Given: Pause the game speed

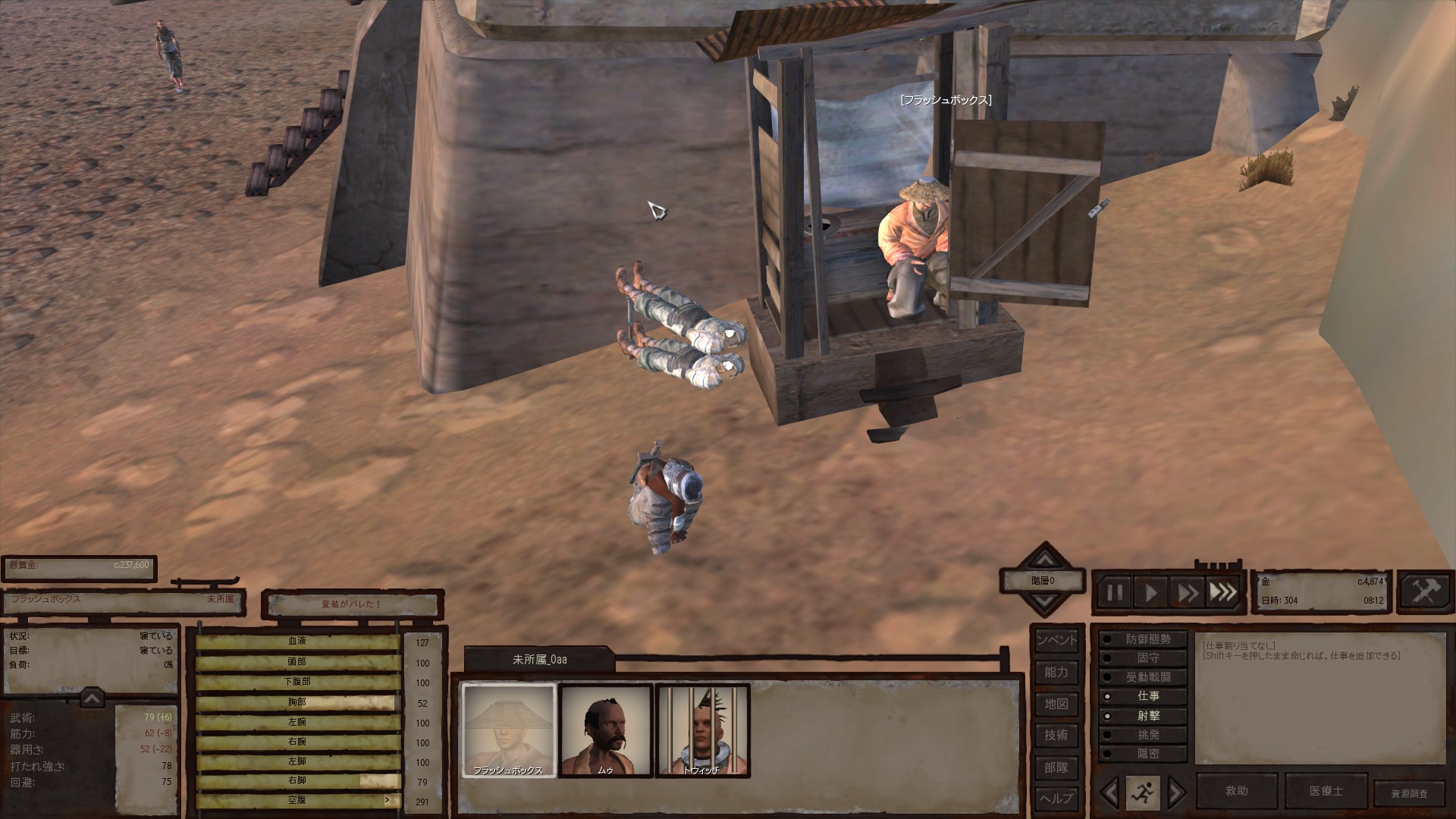Looking at the screenshot, I should tap(1114, 592).
